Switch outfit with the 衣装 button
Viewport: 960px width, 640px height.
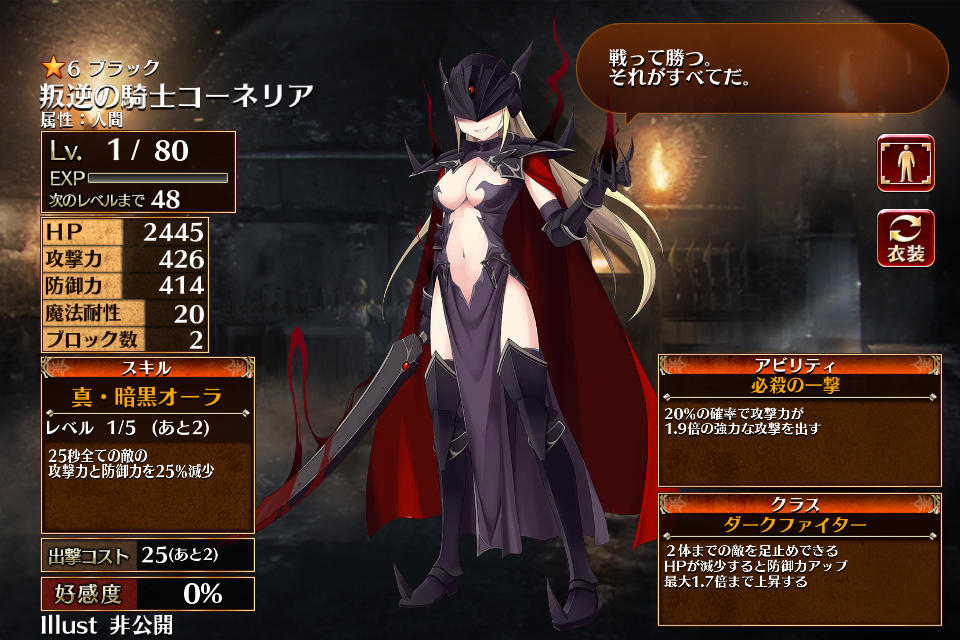pyautogui.click(x=906, y=238)
